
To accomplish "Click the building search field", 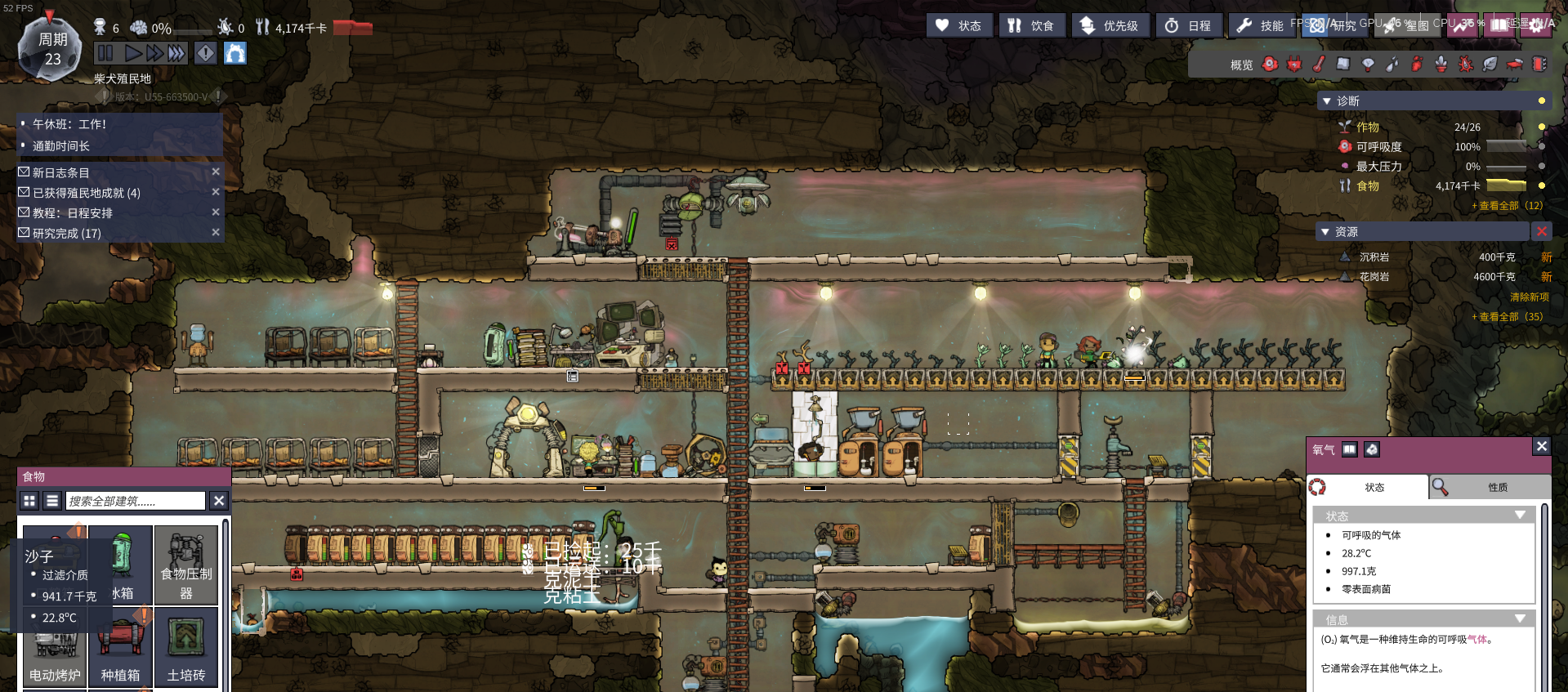I will point(135,501).
